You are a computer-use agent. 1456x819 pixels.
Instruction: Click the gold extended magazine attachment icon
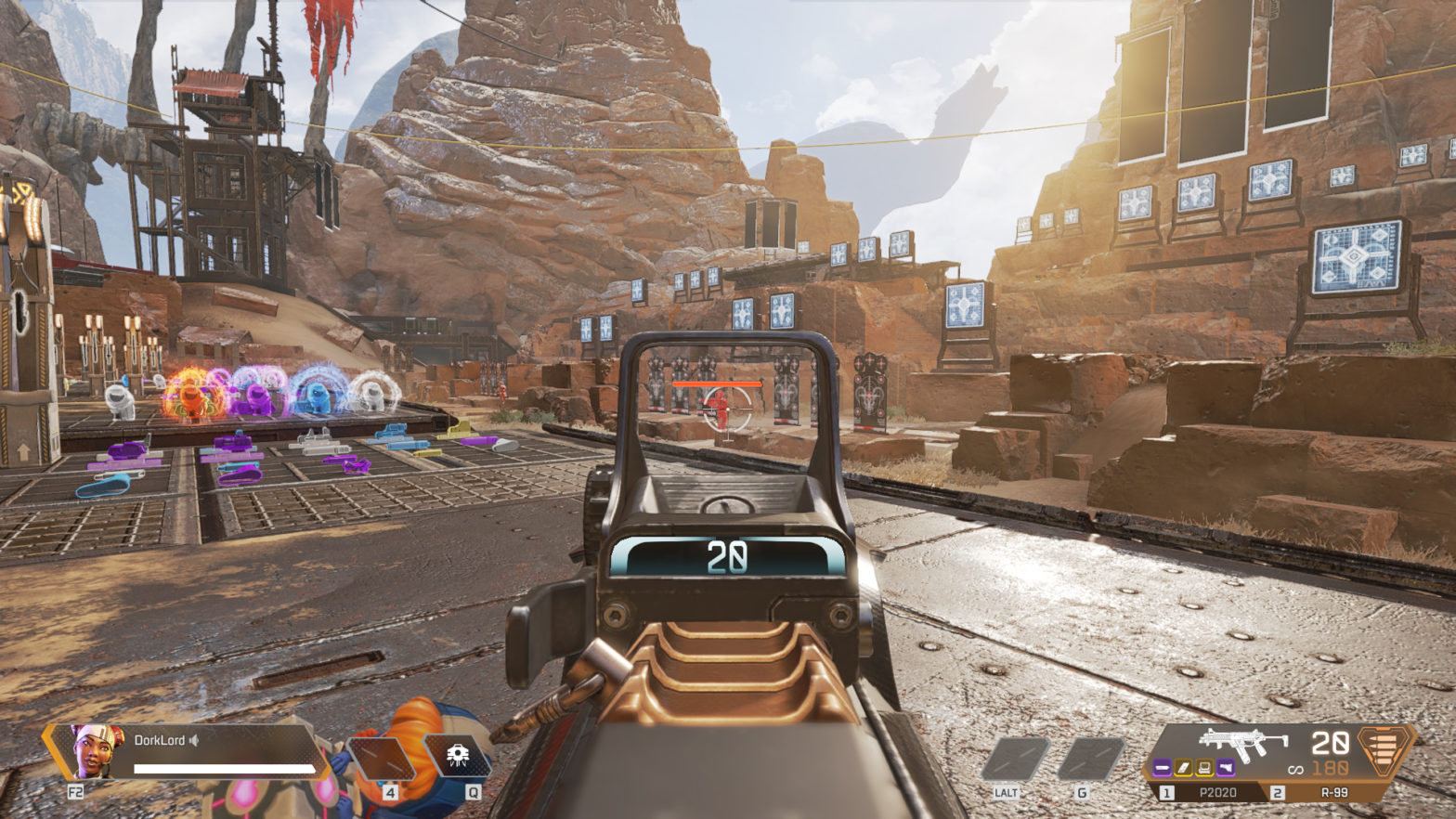(x=1183, y=767)
